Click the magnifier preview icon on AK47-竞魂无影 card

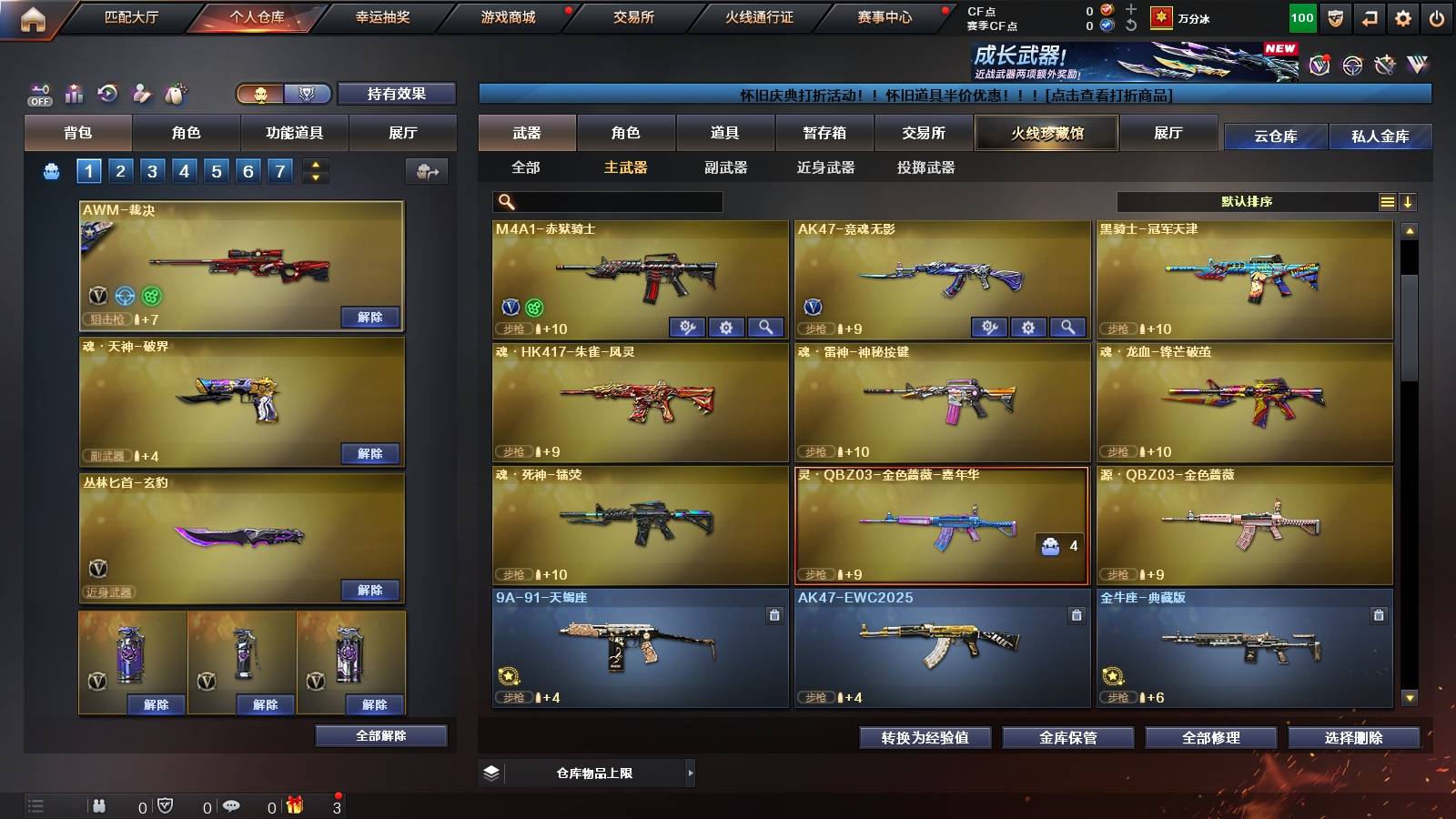coord(1068,326)
